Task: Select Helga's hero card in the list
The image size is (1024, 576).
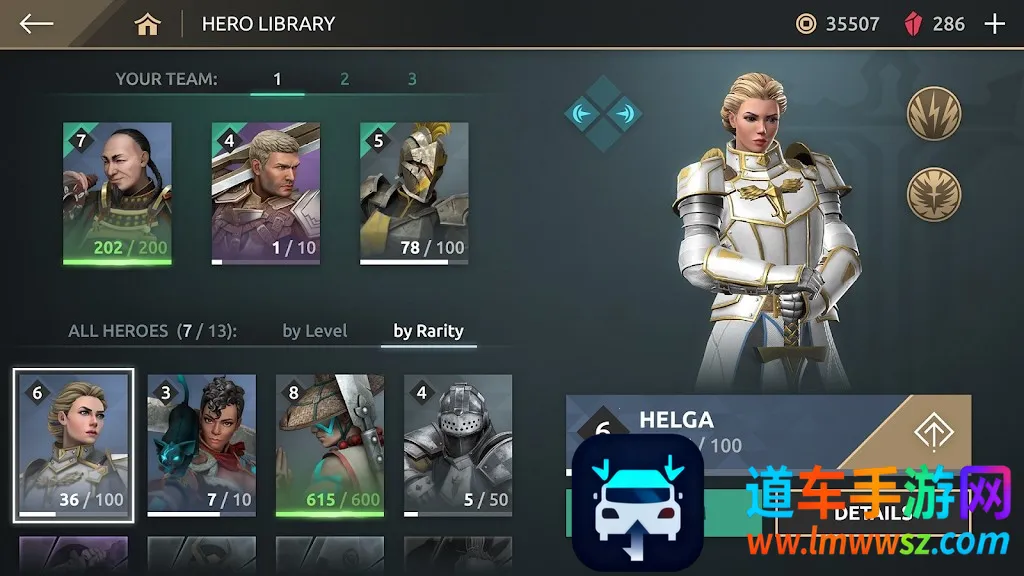Action: click(x=74, y=445)
